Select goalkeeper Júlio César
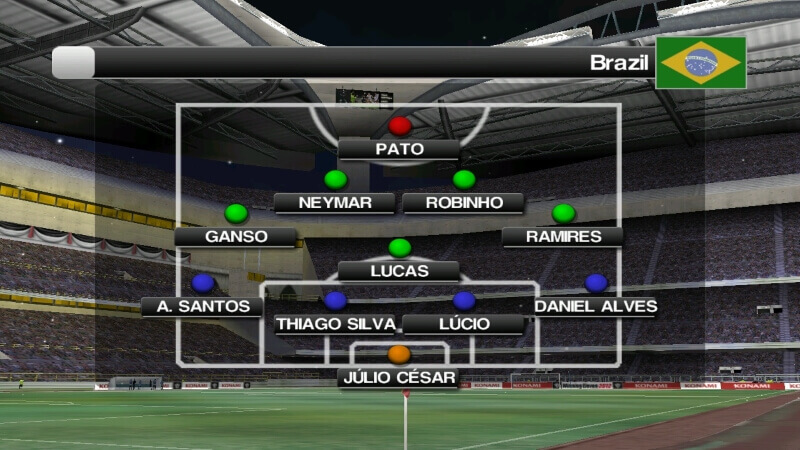 (399, 378)
